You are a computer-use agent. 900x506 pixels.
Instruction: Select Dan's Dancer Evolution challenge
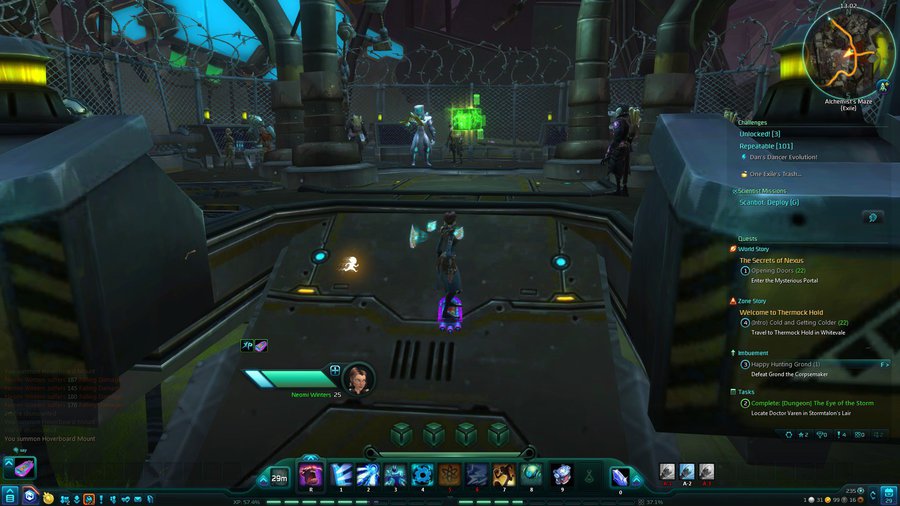pyautogui.click(x=784, y=157)
